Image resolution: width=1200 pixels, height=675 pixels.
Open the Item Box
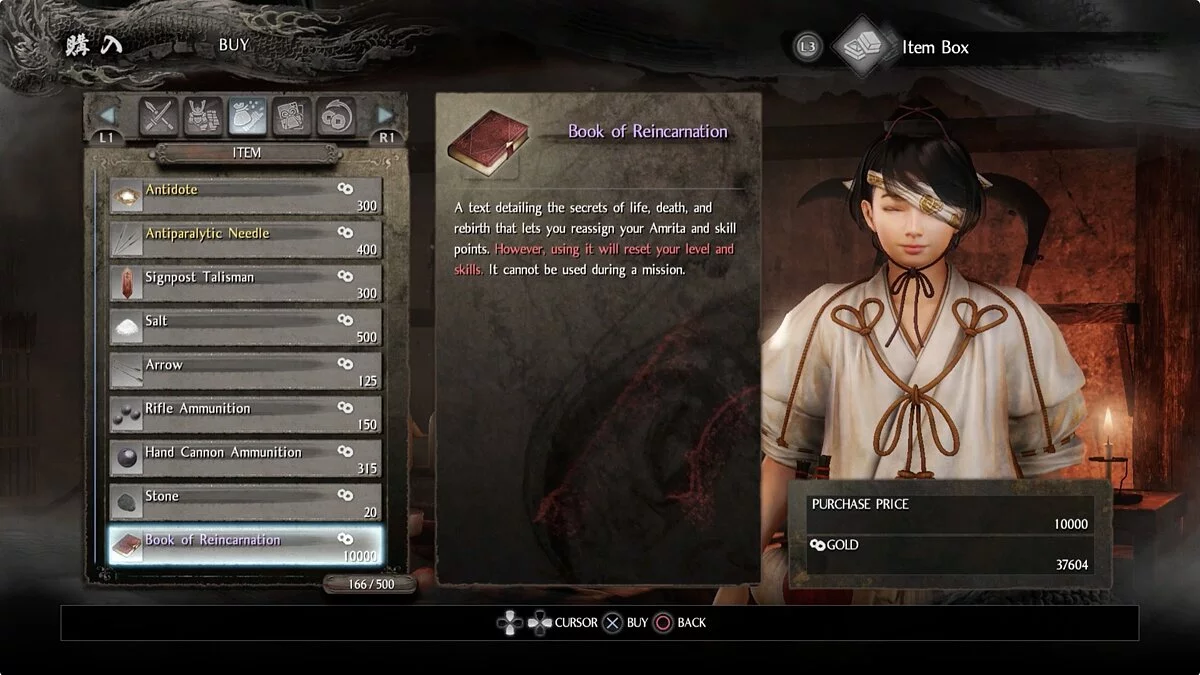pos(934,47)
